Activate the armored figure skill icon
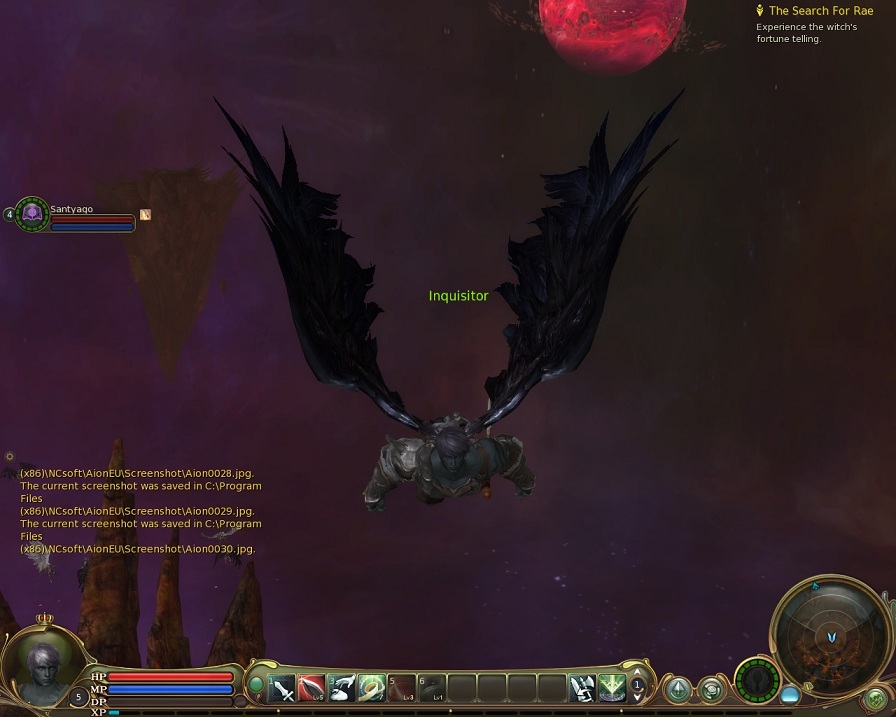The width and height of the screenshot is (896, 717). [x=582, y=688]
